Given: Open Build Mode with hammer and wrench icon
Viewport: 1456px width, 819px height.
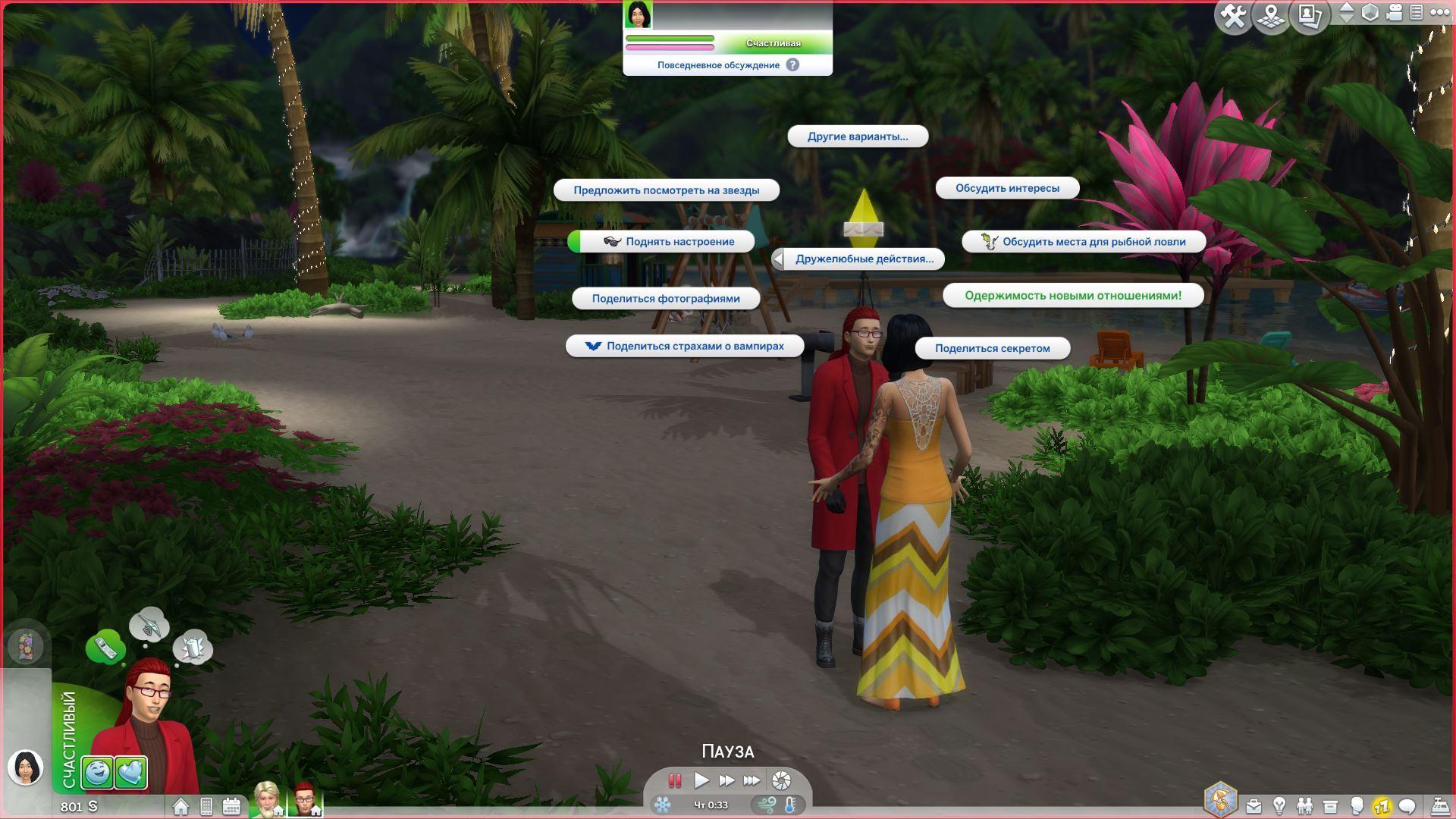Looking at the screenshot, I should (x=1234, y=17).
